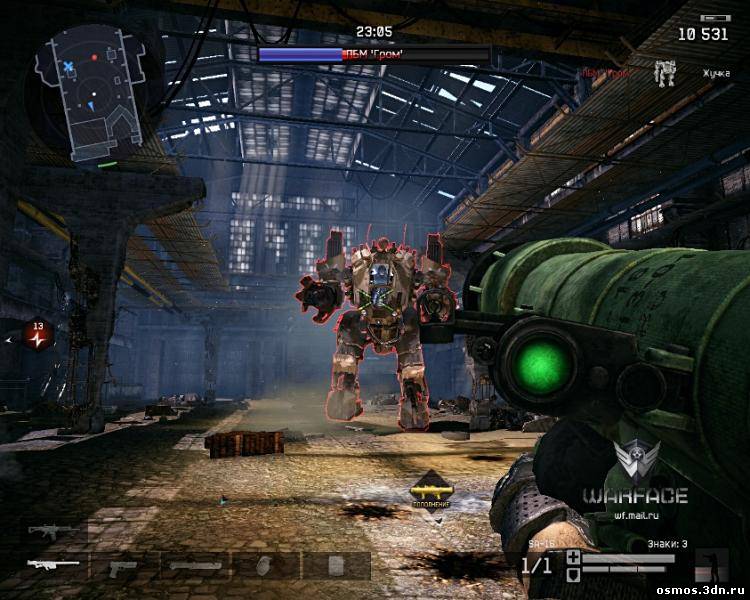Screen dimensions: 750x600
Task: Click the player name Жучка in the kill feed
Action: [x=715, y=73]
